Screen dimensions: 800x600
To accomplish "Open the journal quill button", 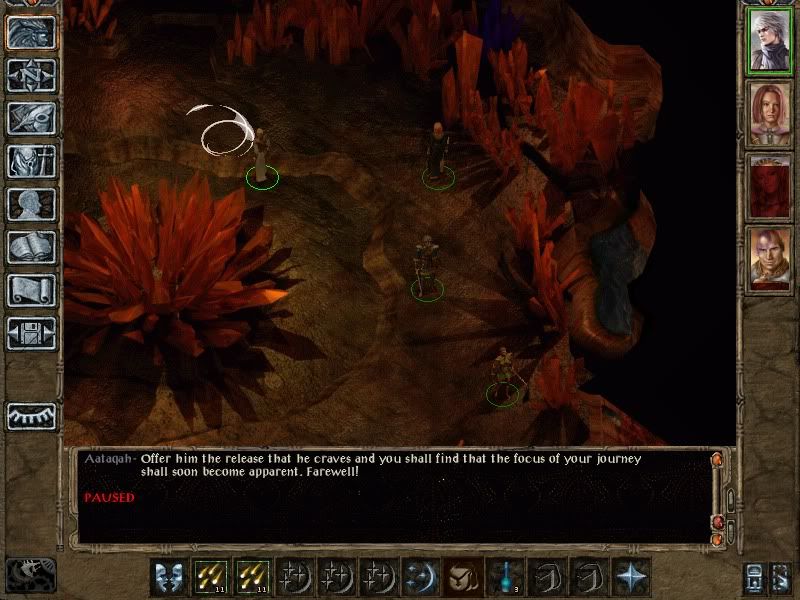I will [31, 117].
